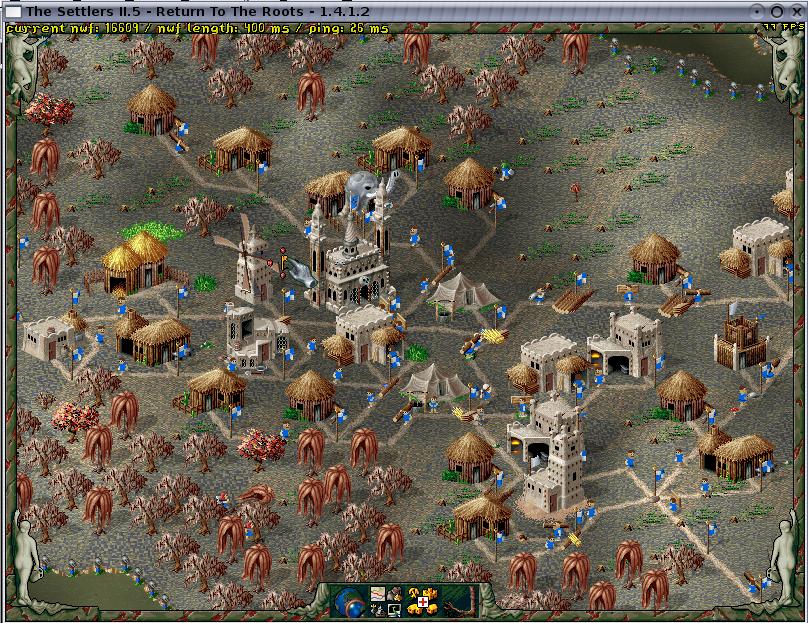Toggle the construction aid houses button
Screen dimensions: 808x623
click(423, 610)
